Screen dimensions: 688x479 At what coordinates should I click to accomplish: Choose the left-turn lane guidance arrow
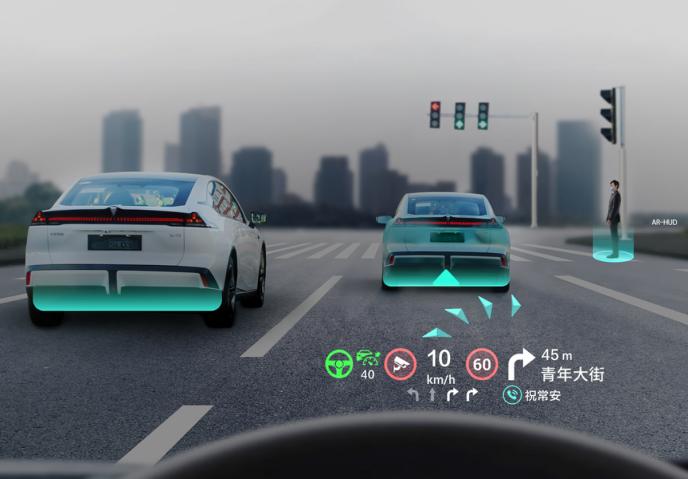[x=413, y=395]
